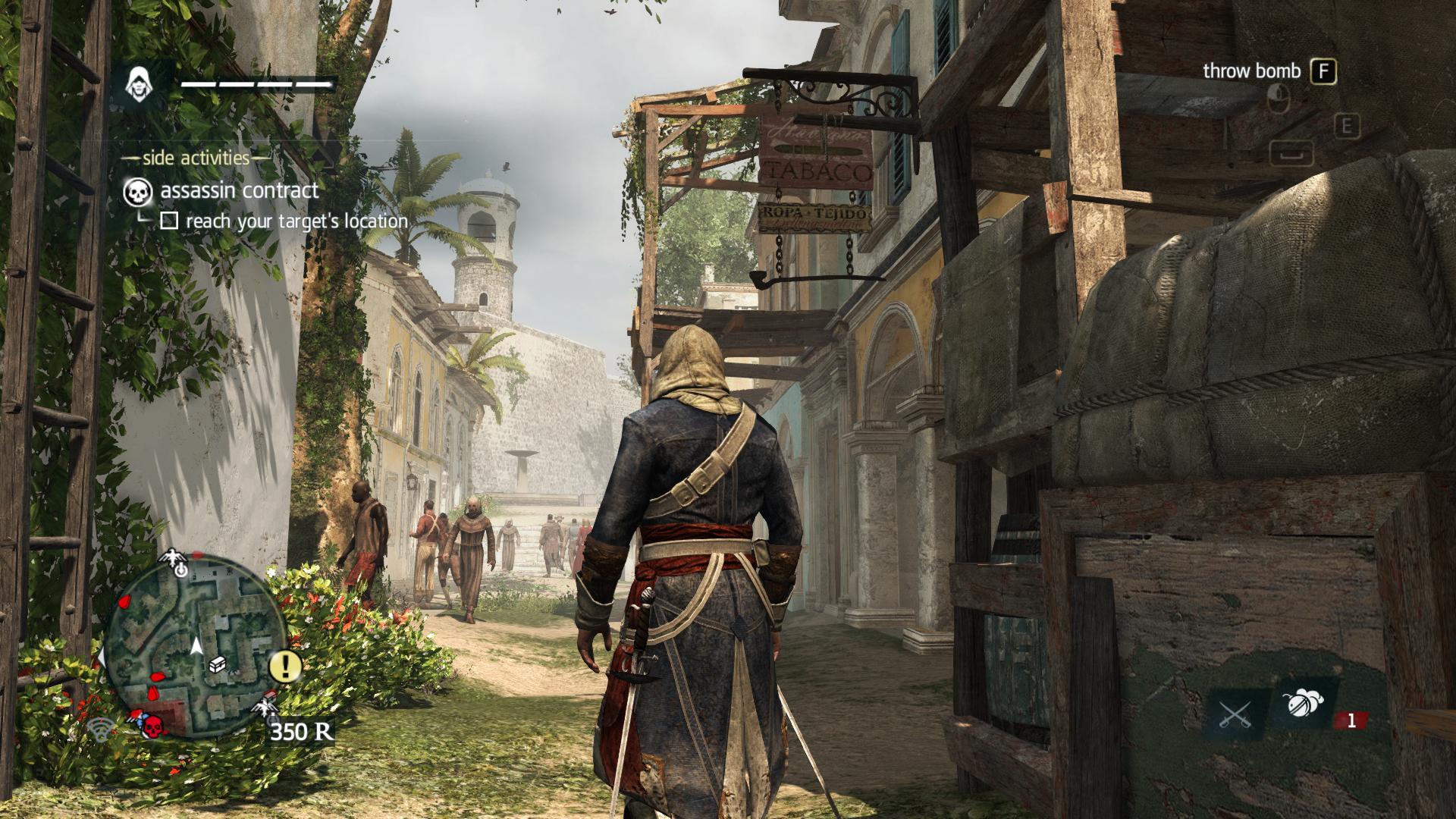Click the white player arrow on the minimap
Screen dimensions: 1456x819
point(196,646)
